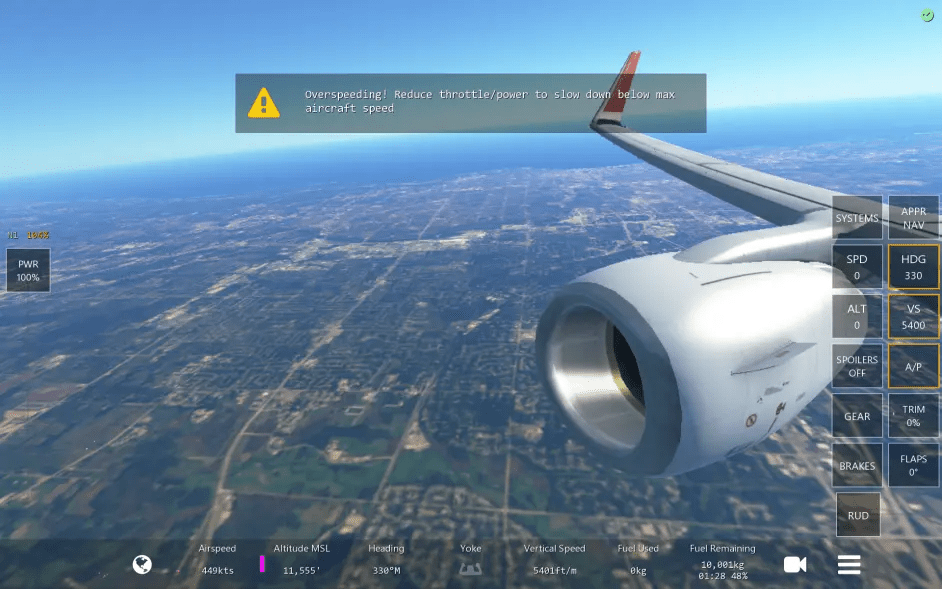Click the Yoke calibration indicator
942x589 pixels.
click(x=470, y=567)
